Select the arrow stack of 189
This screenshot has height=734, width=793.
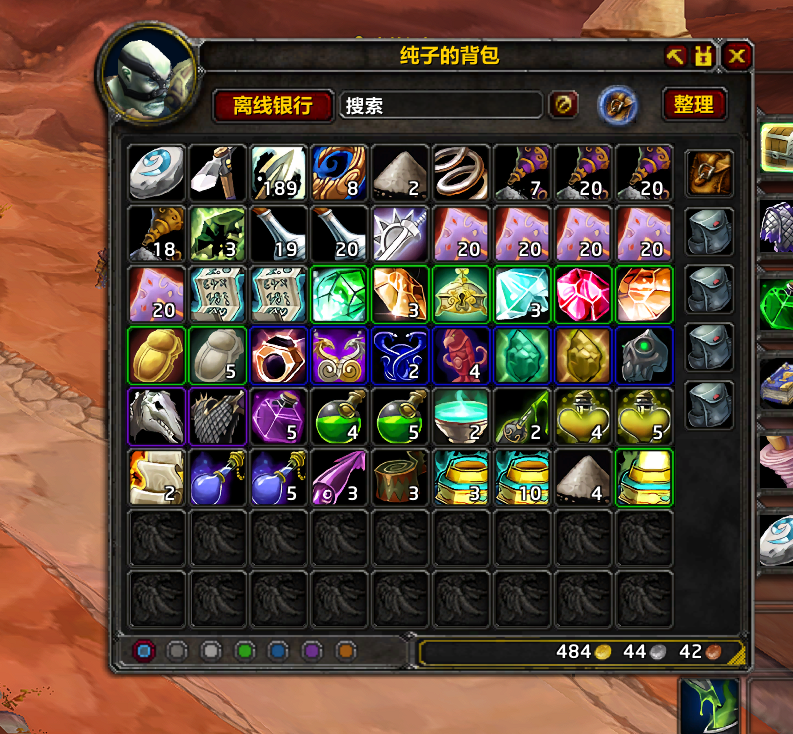point(279,172)
